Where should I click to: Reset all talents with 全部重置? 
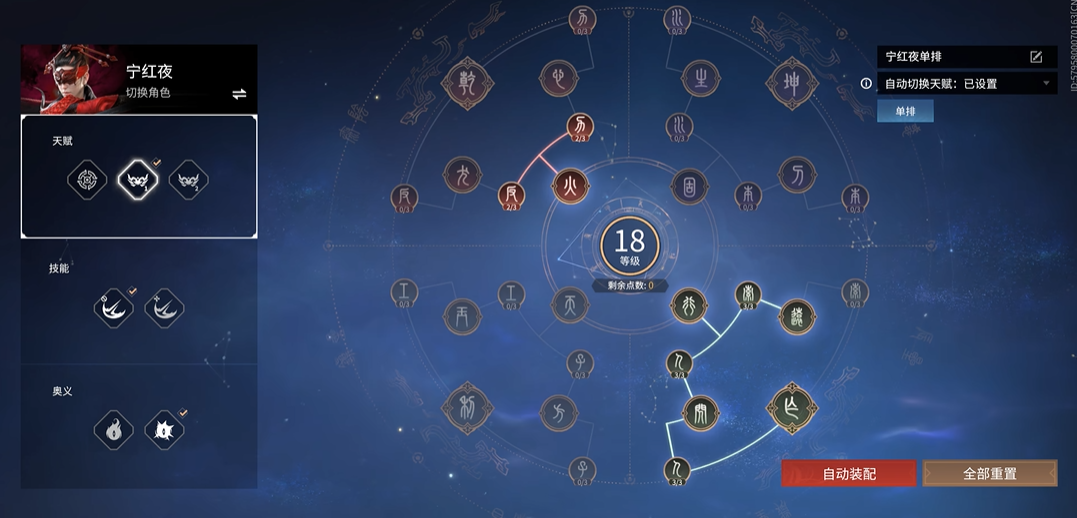[989, 474]
